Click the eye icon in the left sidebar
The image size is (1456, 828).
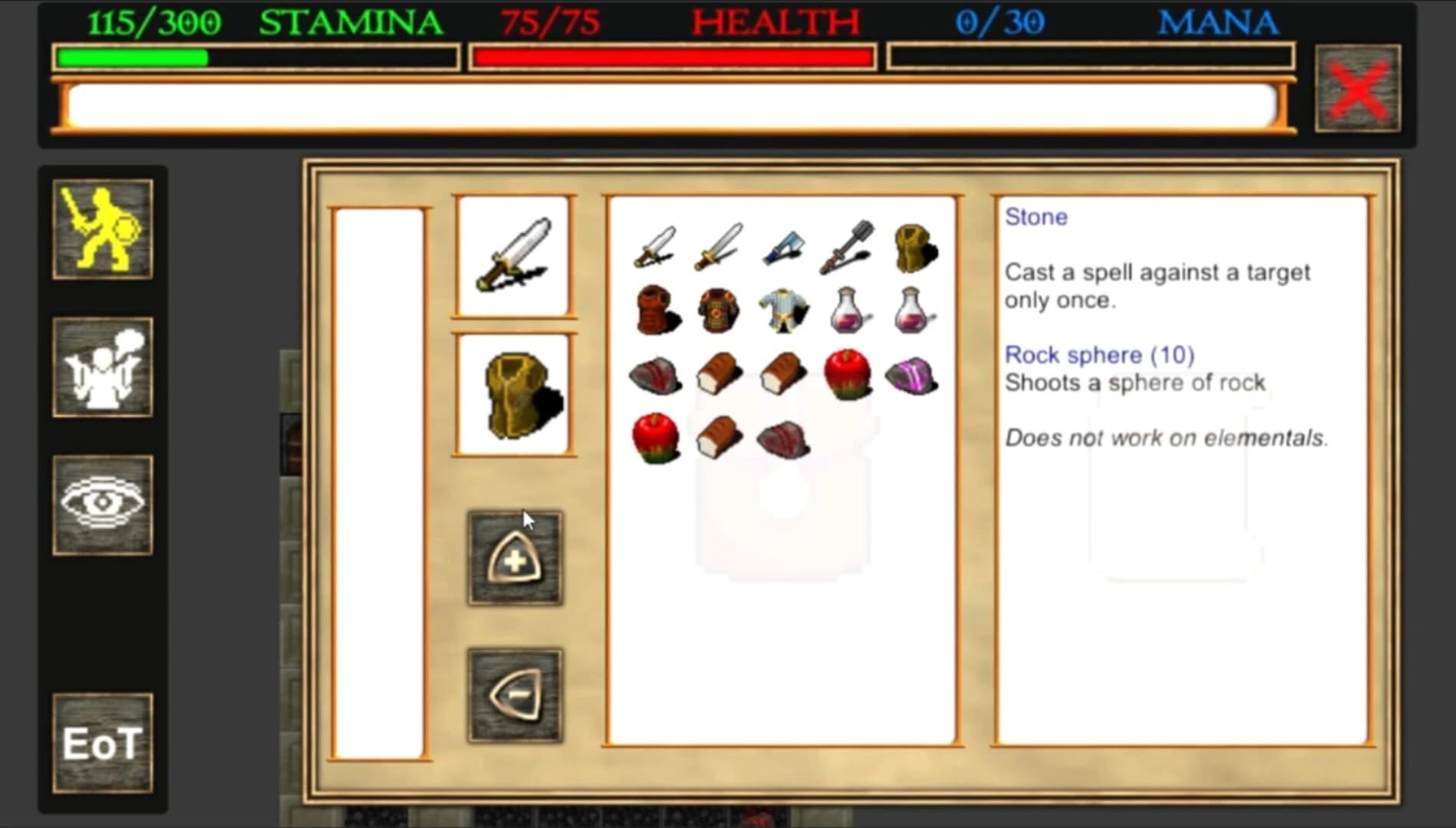[x=103, y=504]
